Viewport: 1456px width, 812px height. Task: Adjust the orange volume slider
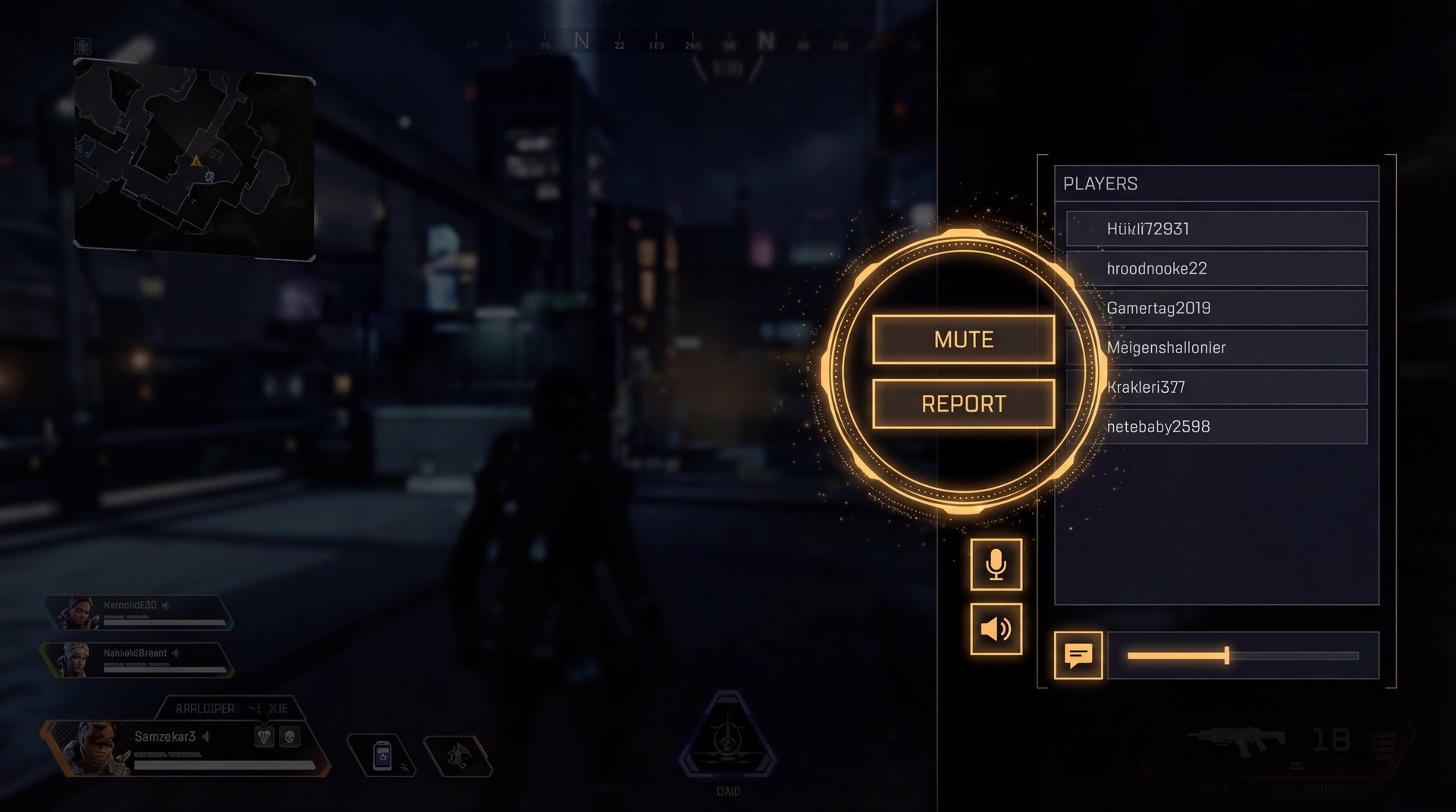tap(1226, 656)
